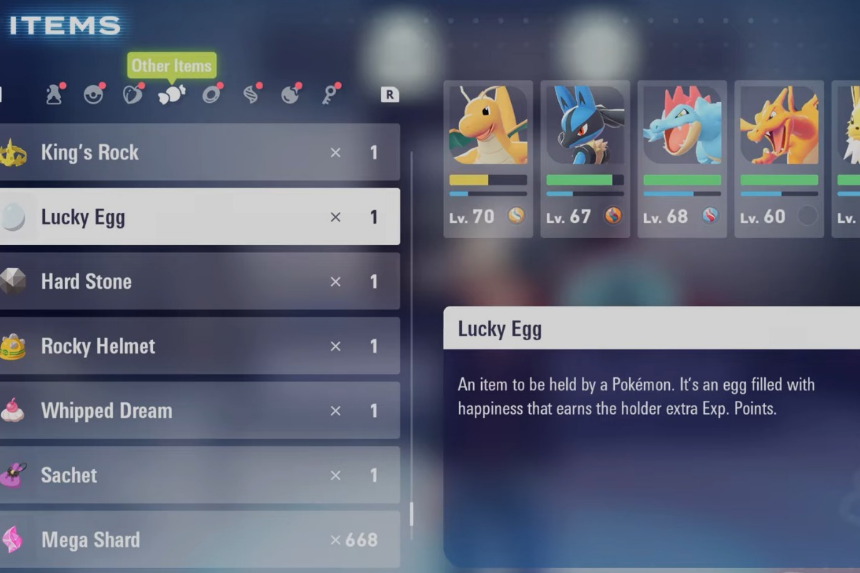
Task: Switch to the DNA helix icon tab
Action: coord(251,95)
